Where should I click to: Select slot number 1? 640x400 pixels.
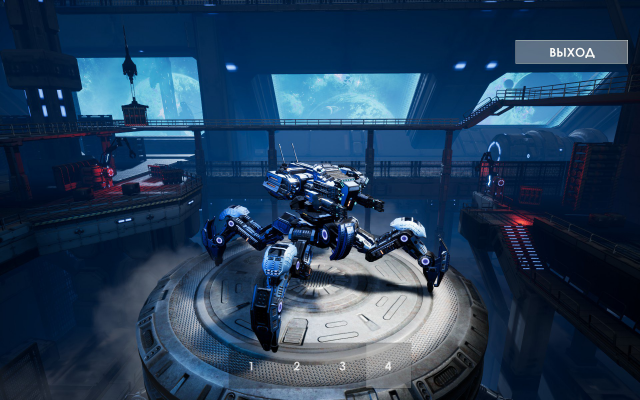tap(251, 366)
